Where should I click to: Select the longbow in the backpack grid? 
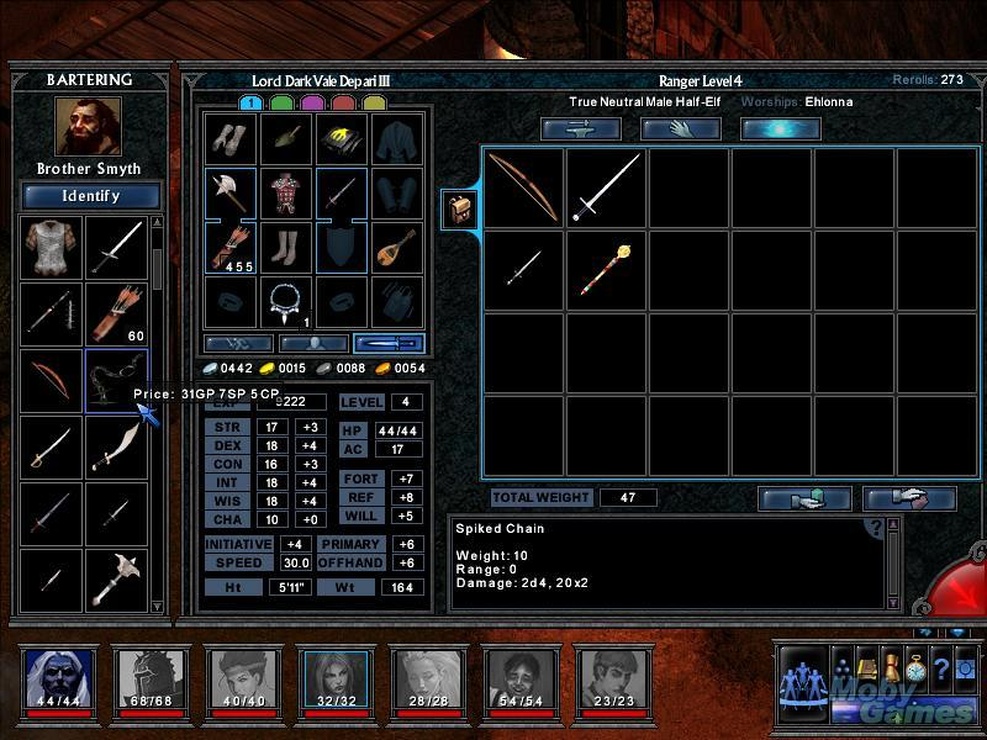tap(524, 188)
